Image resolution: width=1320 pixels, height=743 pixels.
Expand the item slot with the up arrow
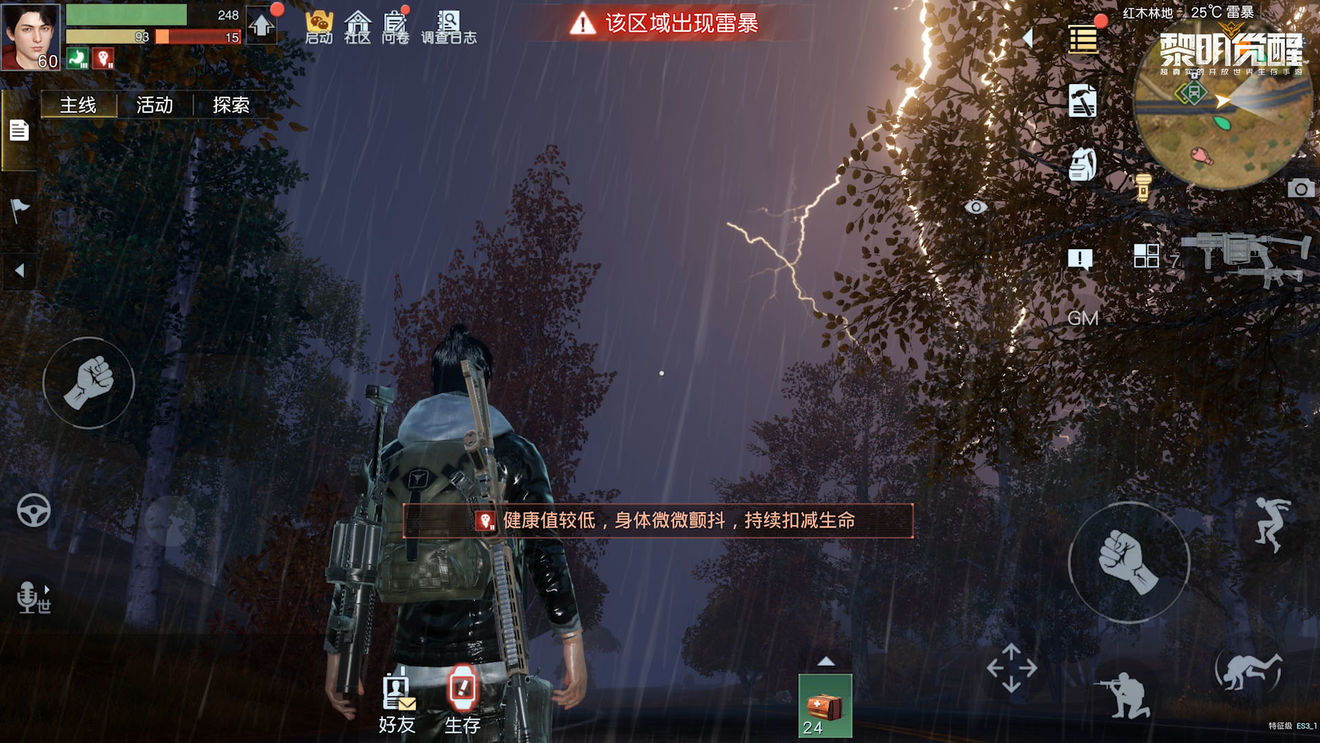click(x=826, y=661)
